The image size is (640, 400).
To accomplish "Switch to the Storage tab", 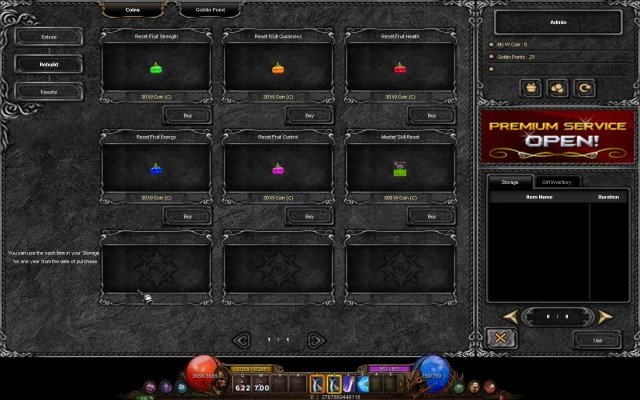I will click(510, 182).
